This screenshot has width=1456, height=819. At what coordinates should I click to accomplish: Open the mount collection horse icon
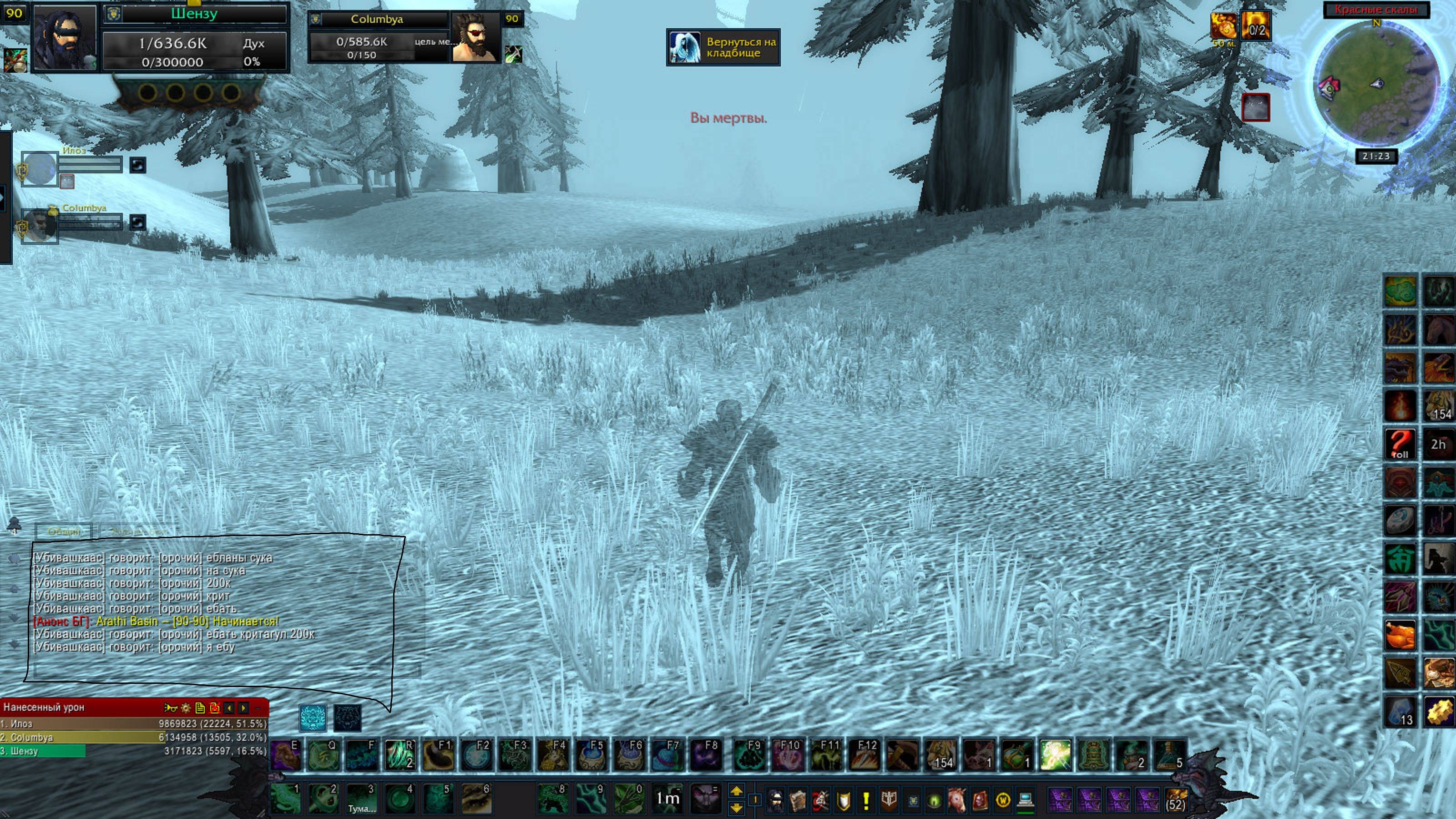click(956, 800)
